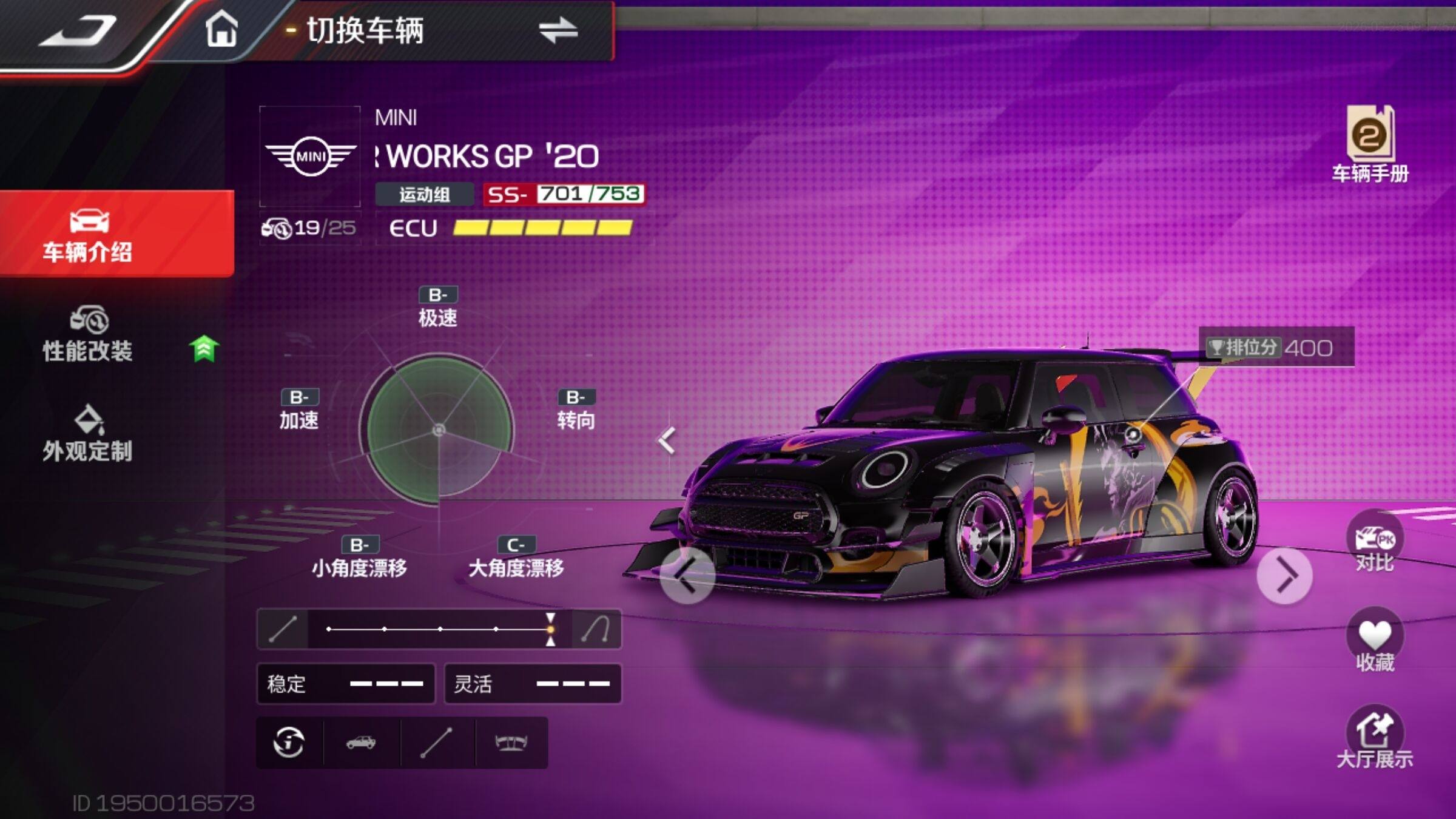Image resolution: width=1456 pixels, height=819 pixels.
Task: Open the 车辆手册 vehicle handbook
Action: 1370,144
